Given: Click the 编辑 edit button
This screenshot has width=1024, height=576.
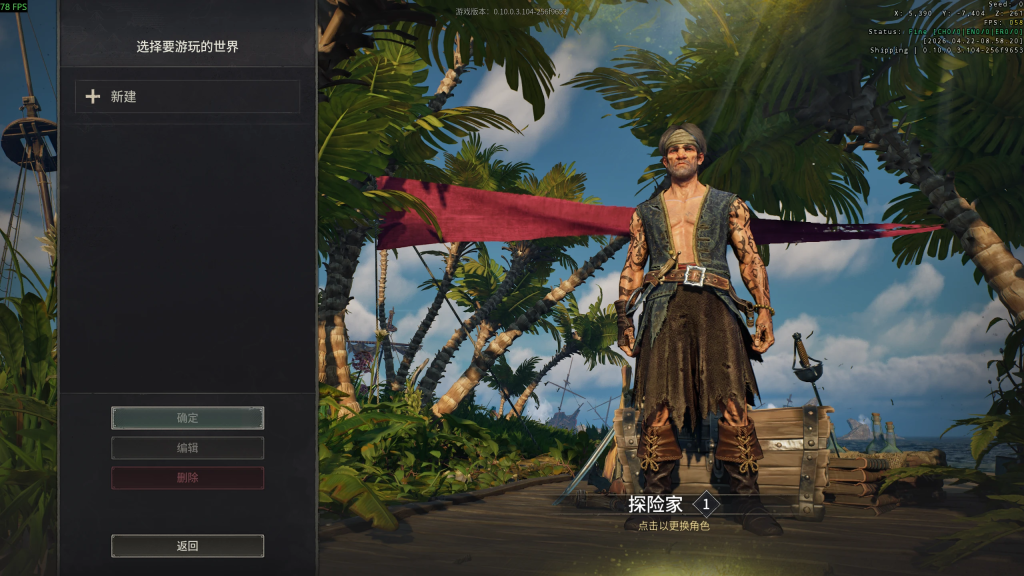Looking at the screenshot, I should pyautogui.click(x=187, y=448).
